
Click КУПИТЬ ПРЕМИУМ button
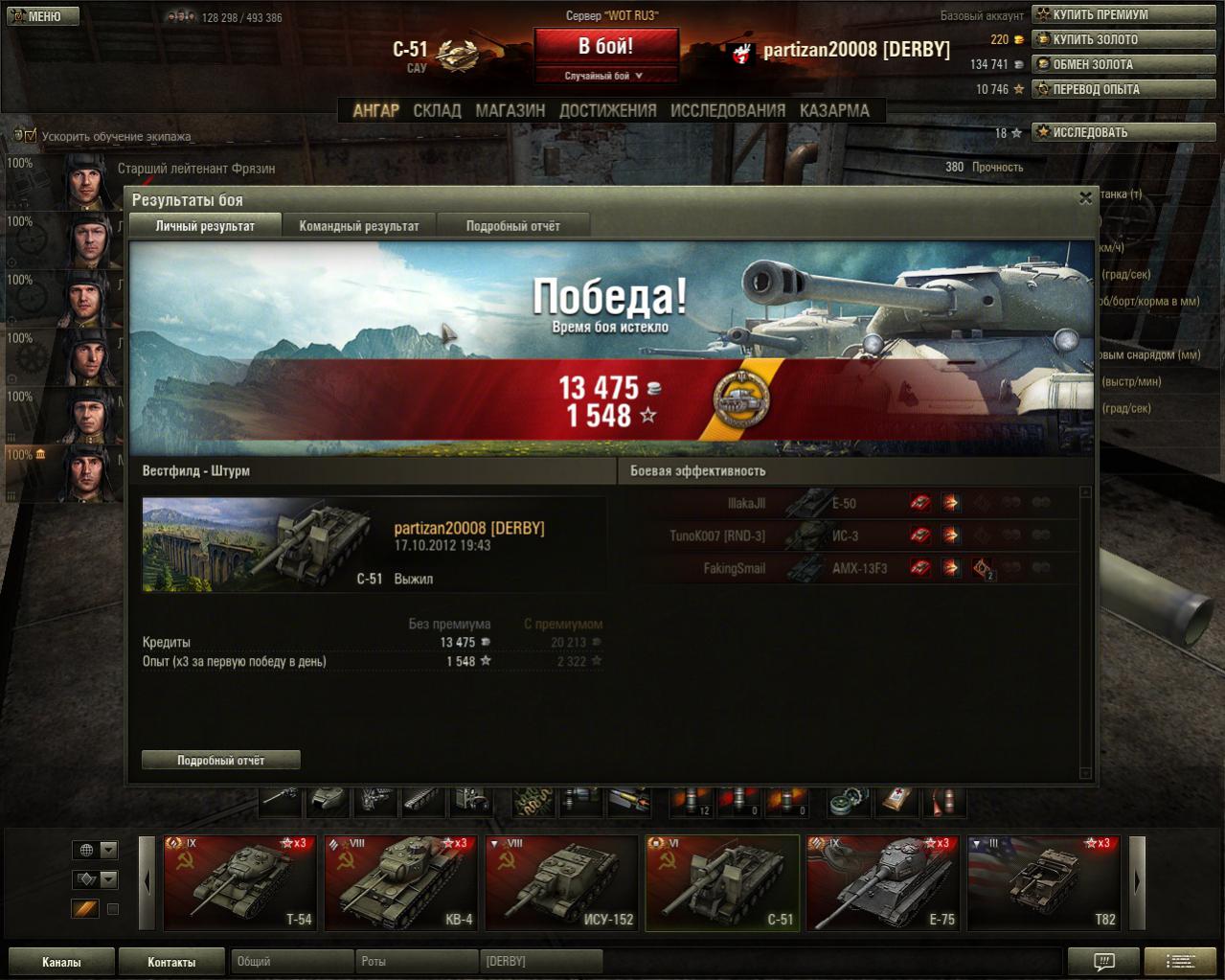click(x=1123, y=14)
